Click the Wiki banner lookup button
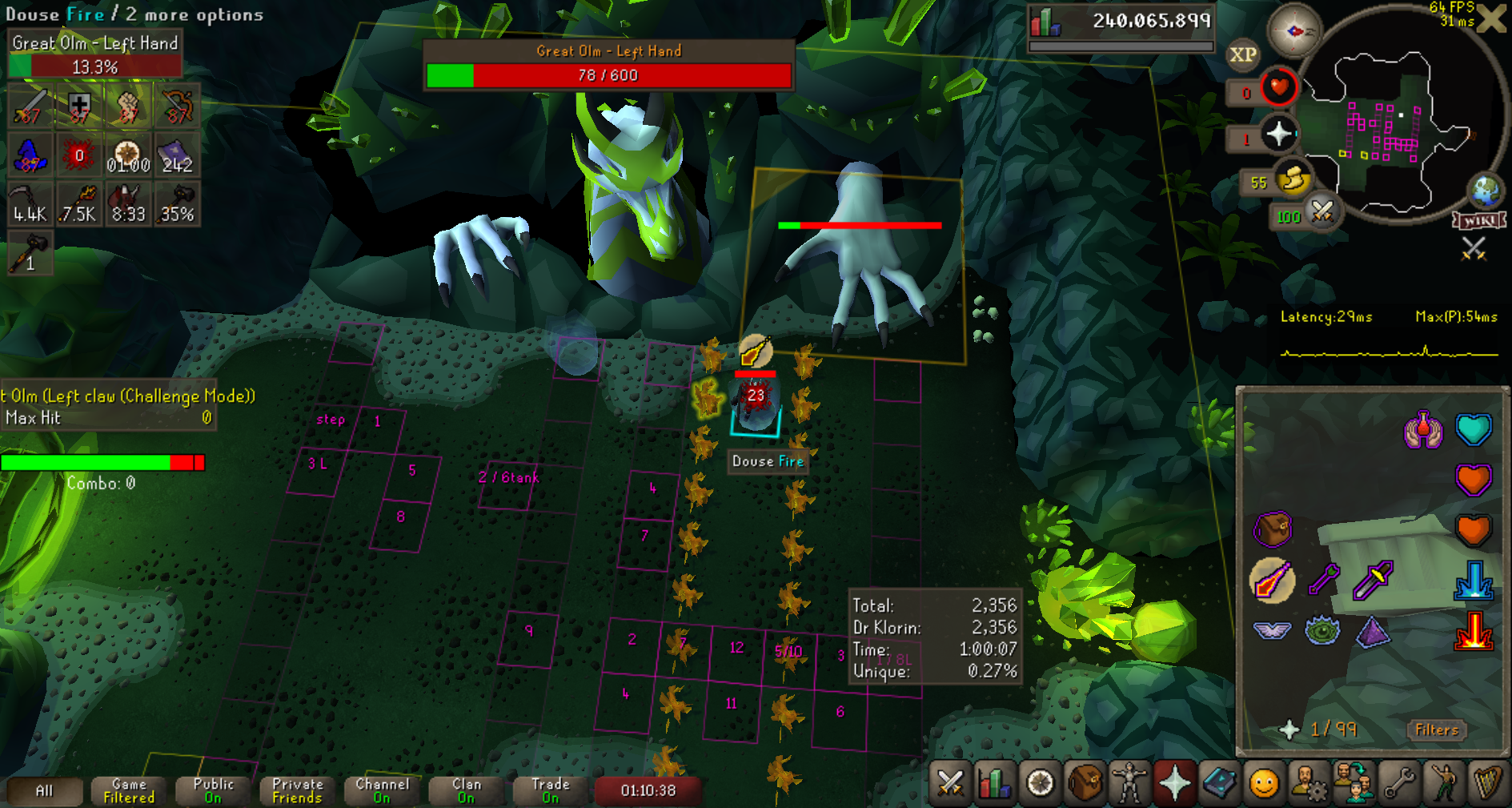The height and width of the screenshot is (808, 1512). click(1479, 221)
